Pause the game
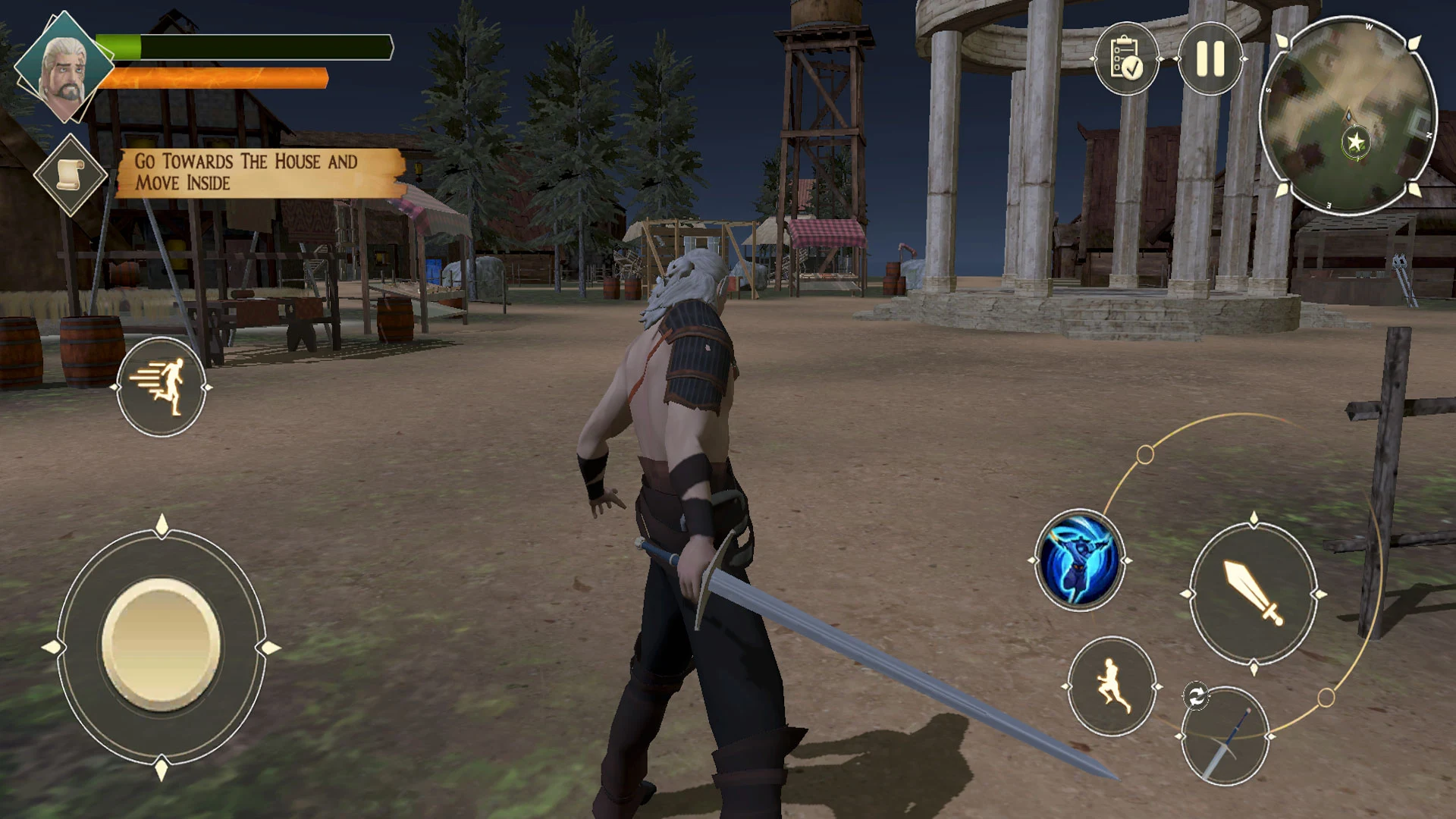The width and height of the screenshot is (1456, 819). pyautogui.click(x=1210, y=58)
